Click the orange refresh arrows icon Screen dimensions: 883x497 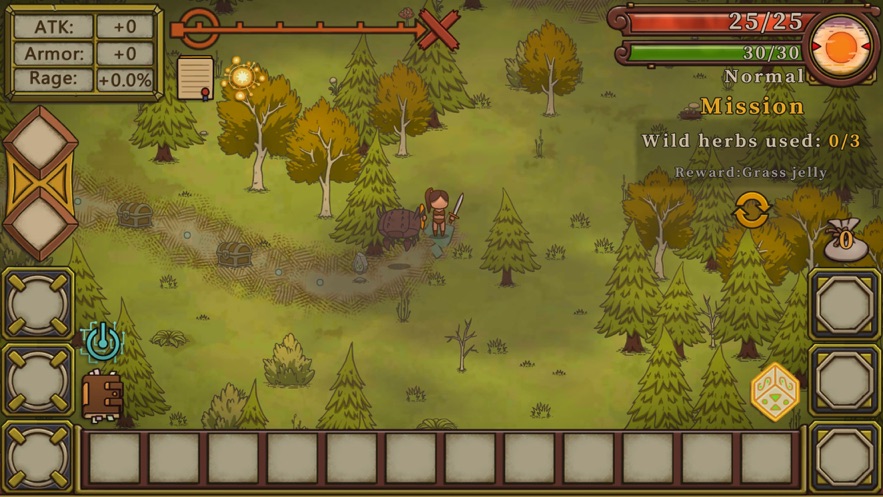click(751, 211)
